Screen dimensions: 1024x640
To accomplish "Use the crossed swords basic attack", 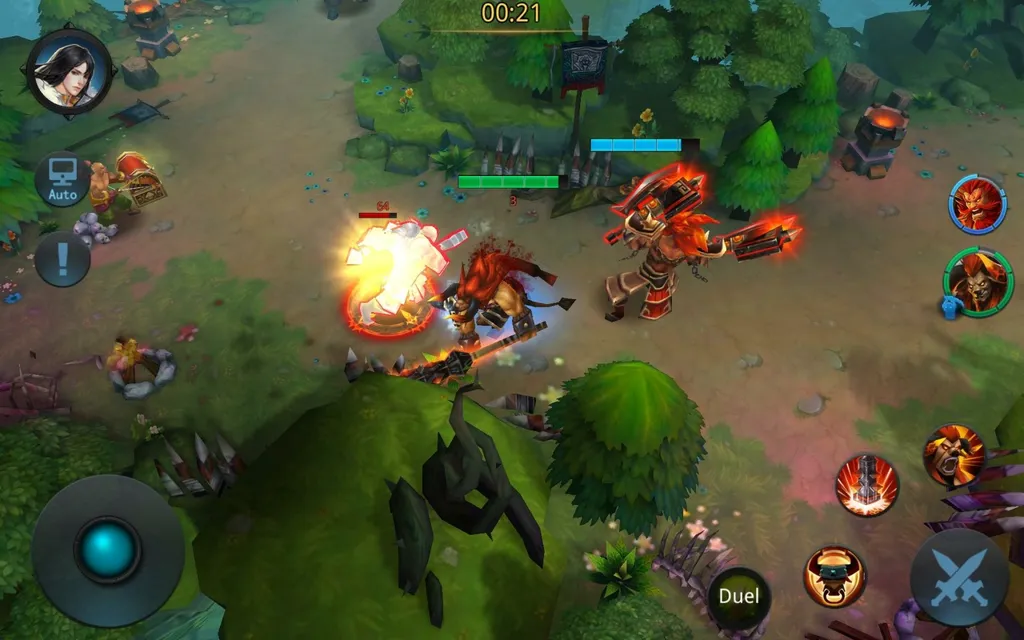I will coord(958,578).
